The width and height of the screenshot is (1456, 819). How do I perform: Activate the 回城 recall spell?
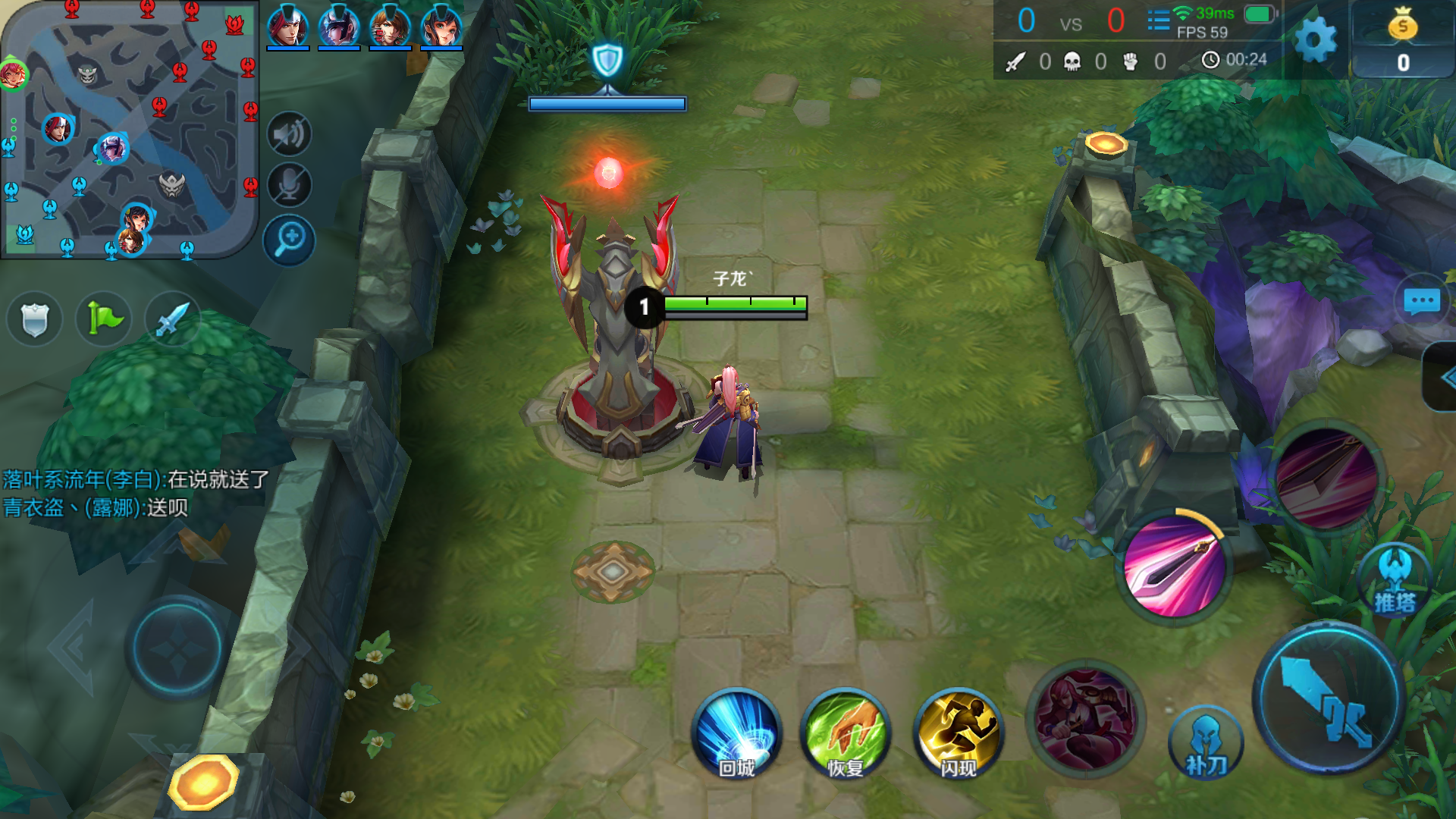(x=736, y=734)
